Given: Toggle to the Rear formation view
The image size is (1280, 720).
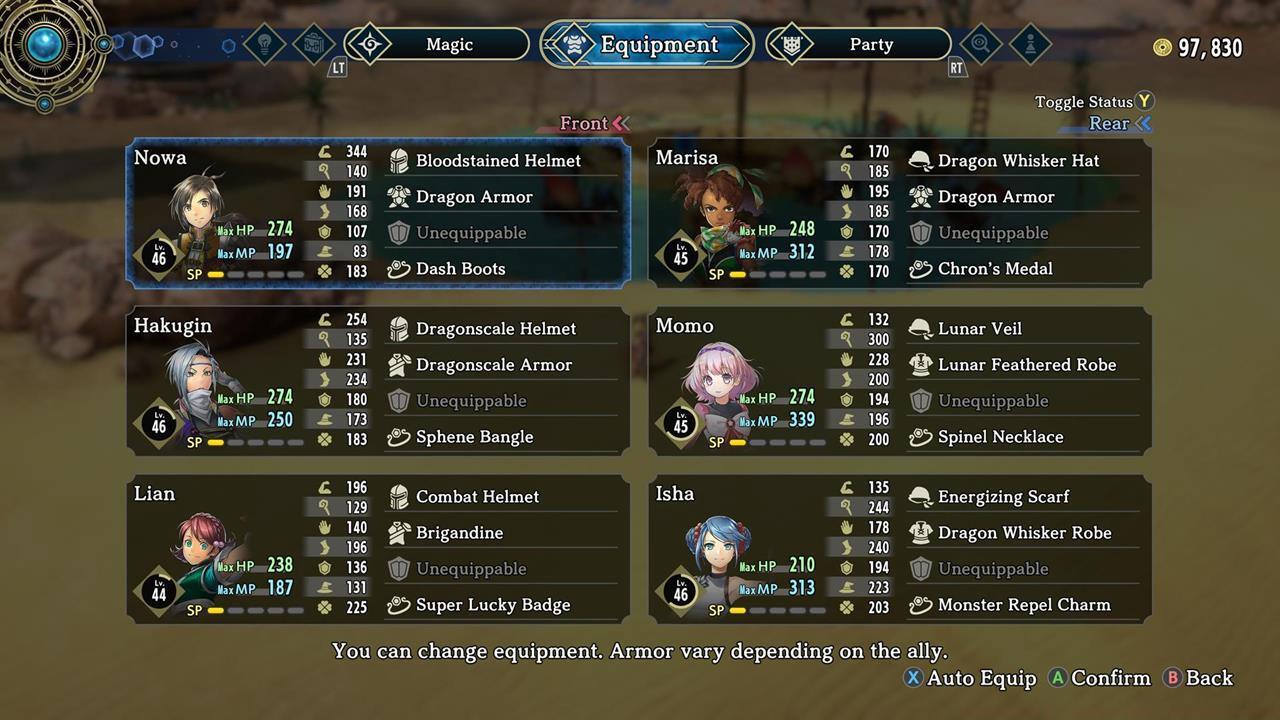Looking at the screenshot, I should click(x=1107, y=123).
